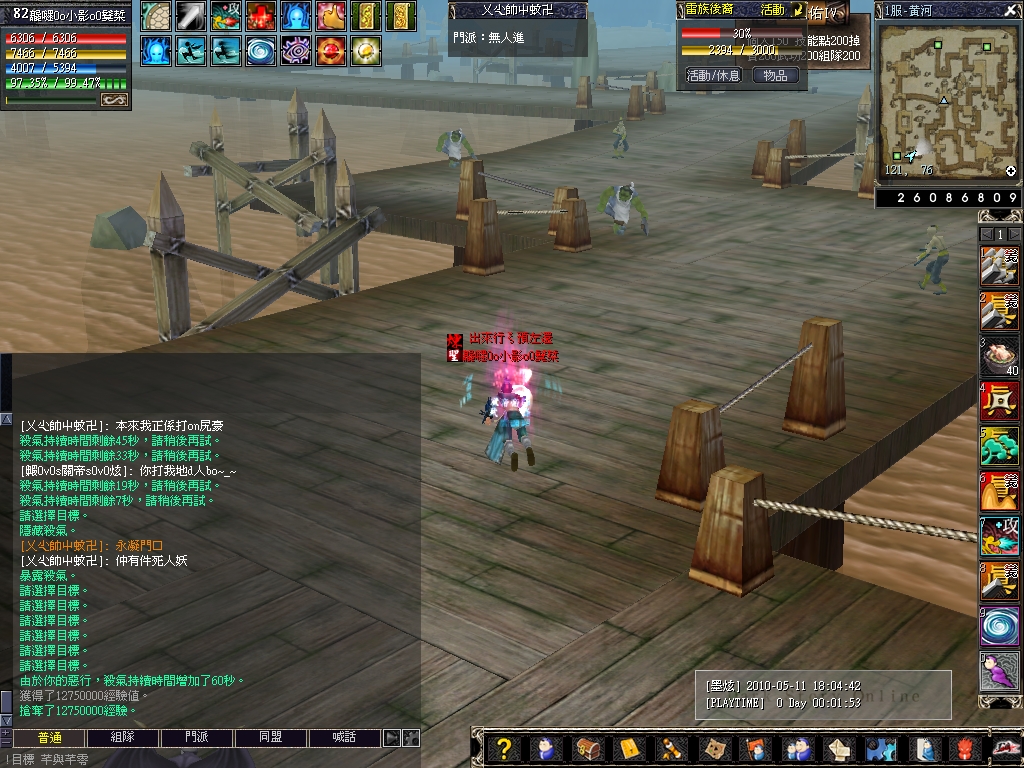Choose the 喊話 shout tab
The width and height of the screenshot is (1024, 768).
345,738
